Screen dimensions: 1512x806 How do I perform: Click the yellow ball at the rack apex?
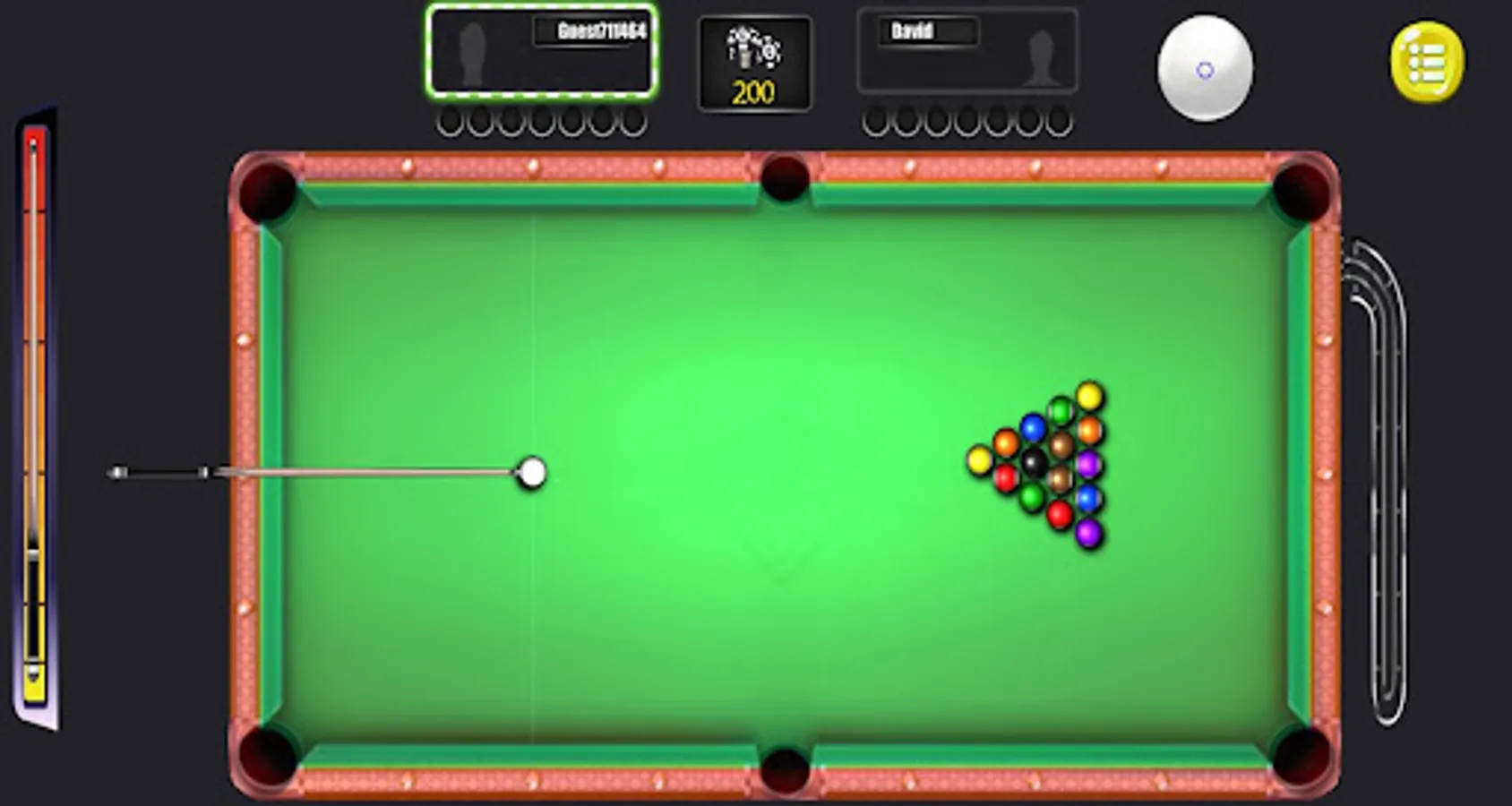pos(978,462)
